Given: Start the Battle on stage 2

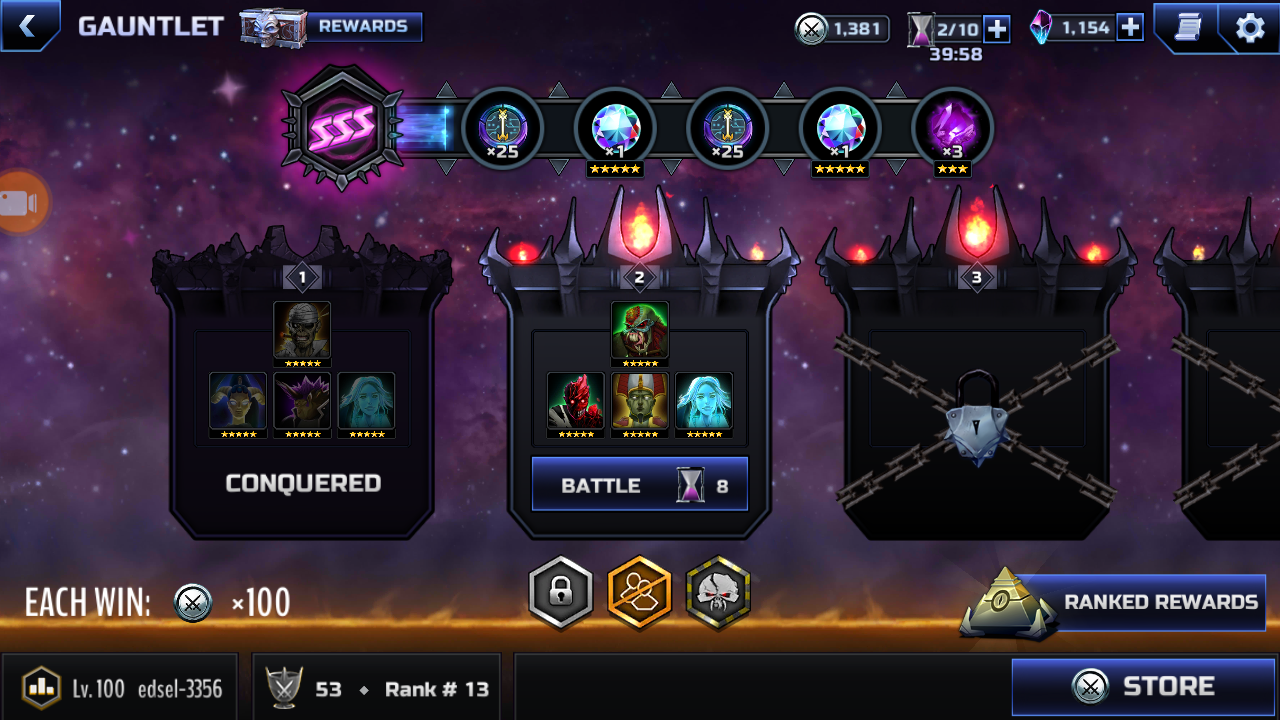Looking at the screenshot, I should pos(639,485).
